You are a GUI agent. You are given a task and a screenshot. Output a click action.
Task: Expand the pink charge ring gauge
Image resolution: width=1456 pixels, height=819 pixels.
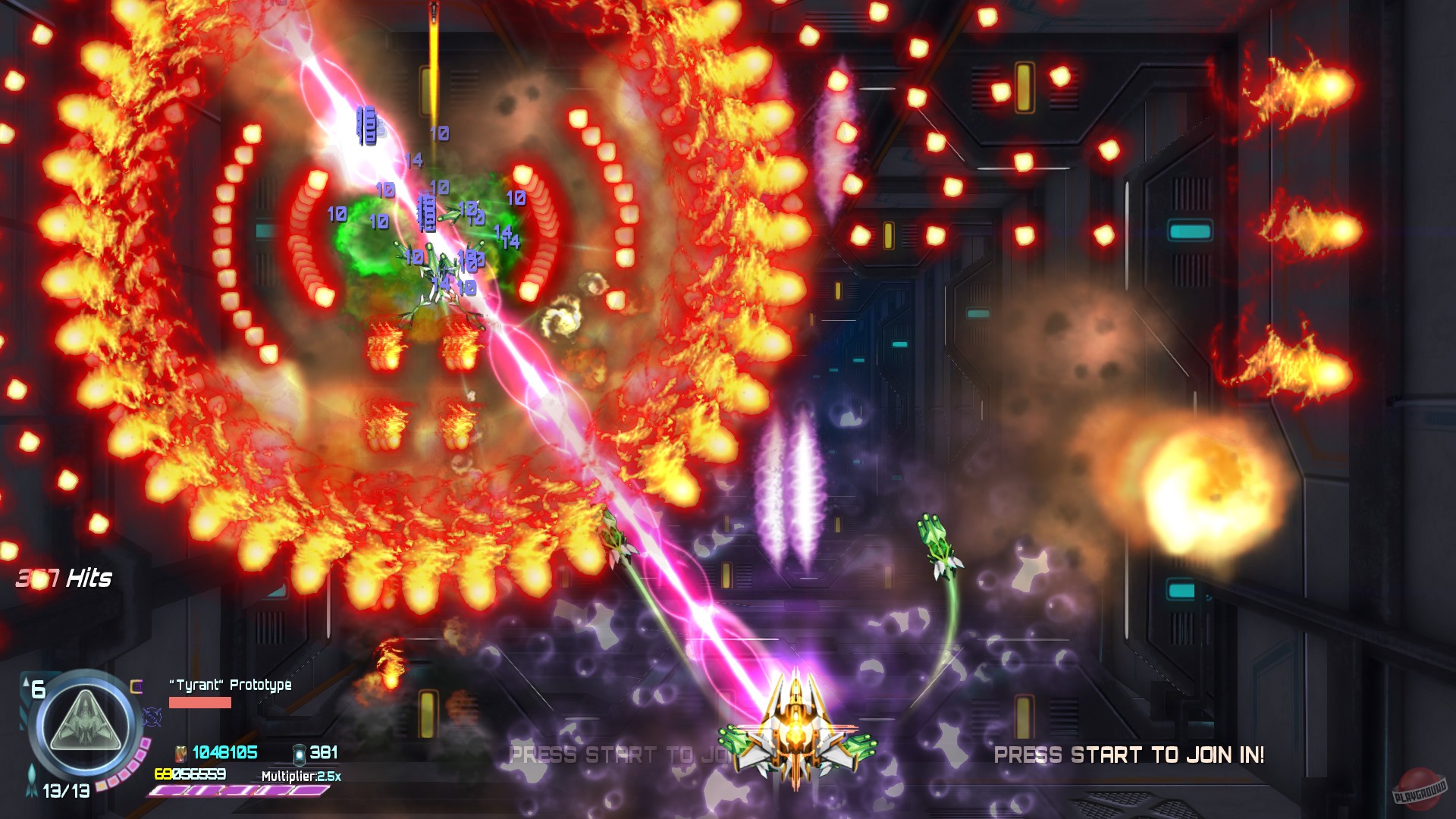(127, 768)
